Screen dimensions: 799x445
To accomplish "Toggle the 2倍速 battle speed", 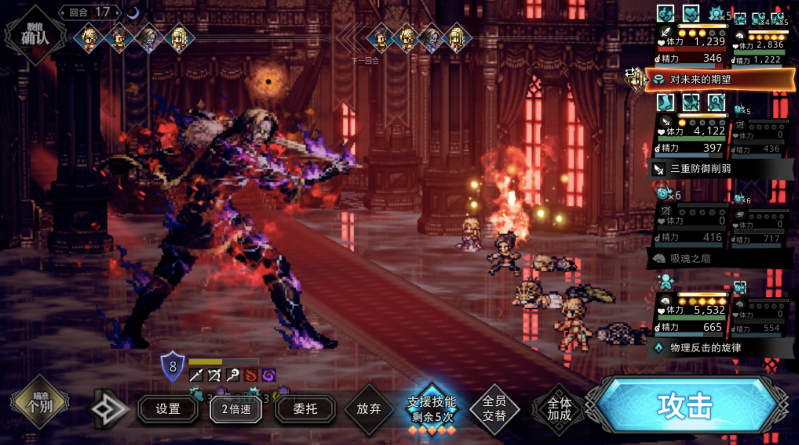I will 231,408.
